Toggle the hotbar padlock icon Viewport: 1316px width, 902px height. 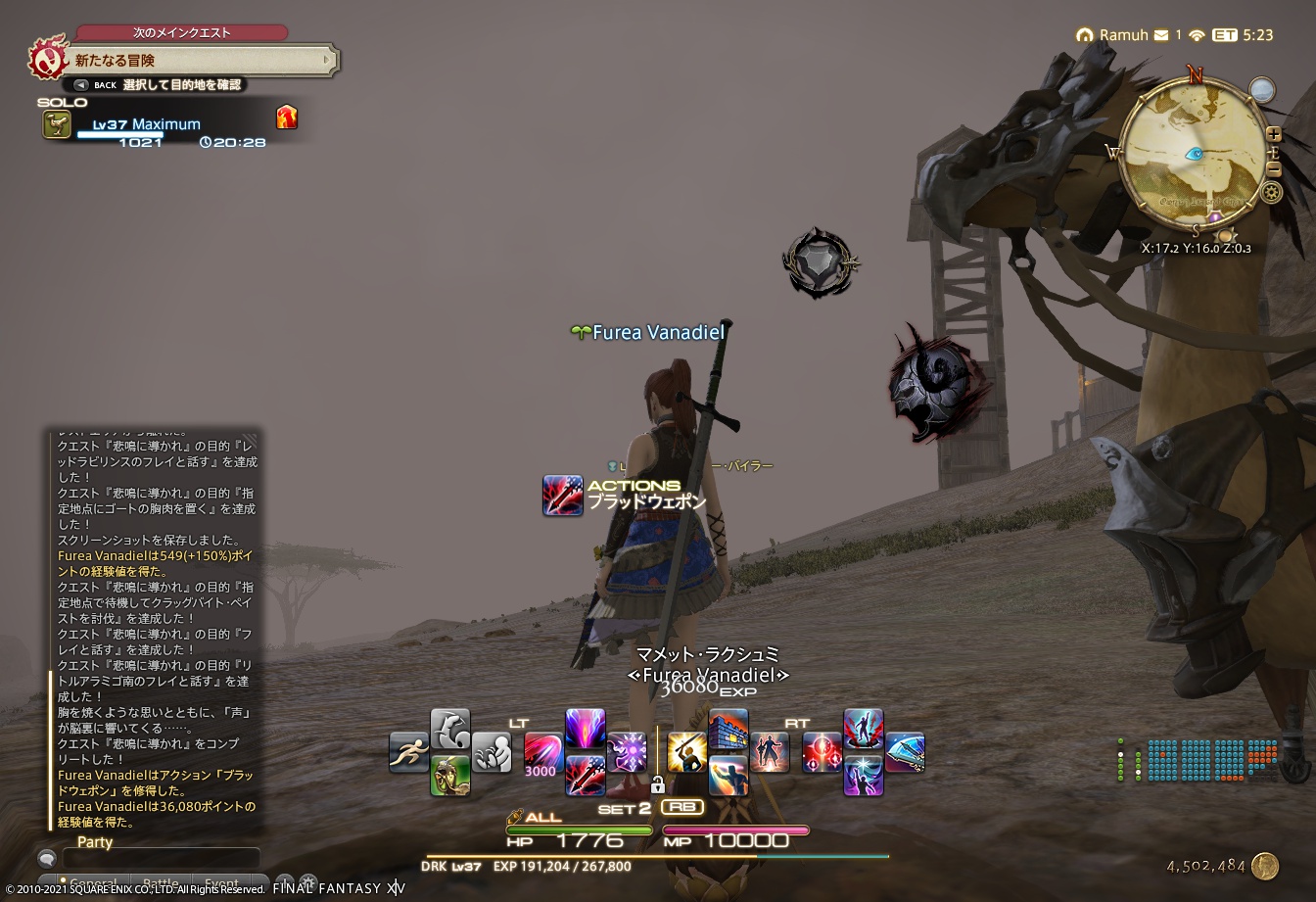657,784
